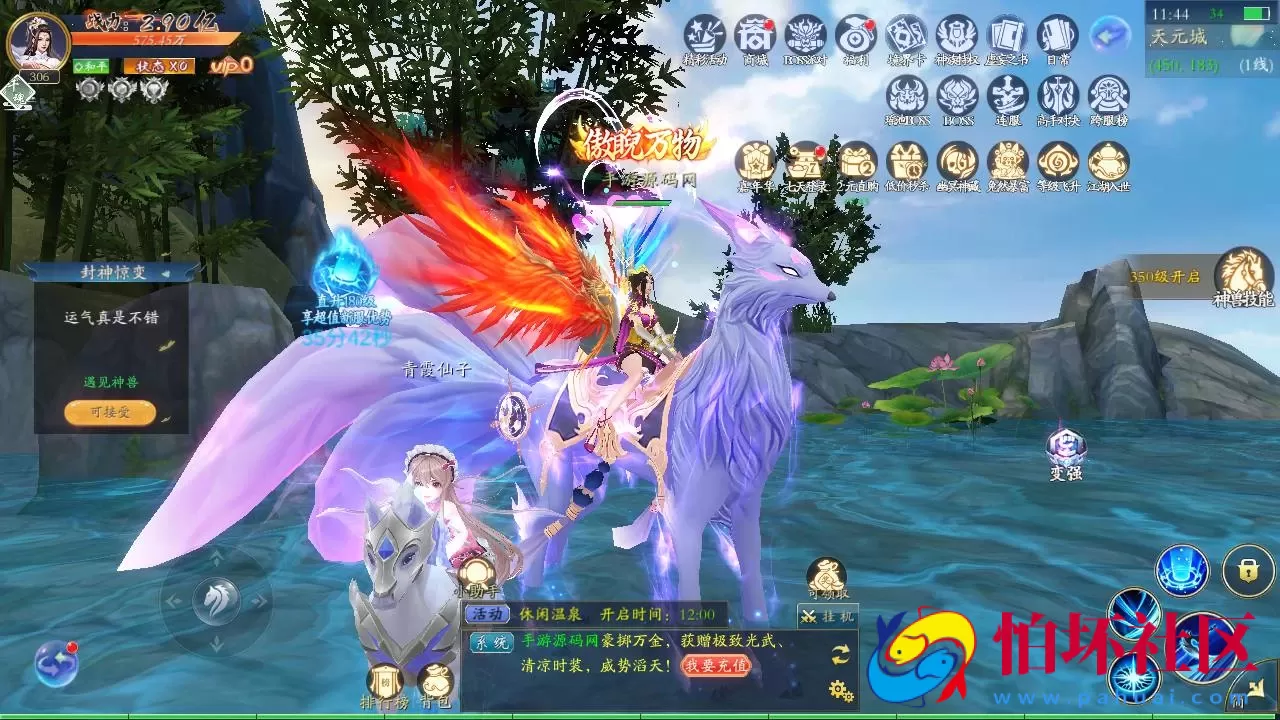Click the 我要充值 recharge button
This screenshot has width=1280, height=720.
(718, 667)
